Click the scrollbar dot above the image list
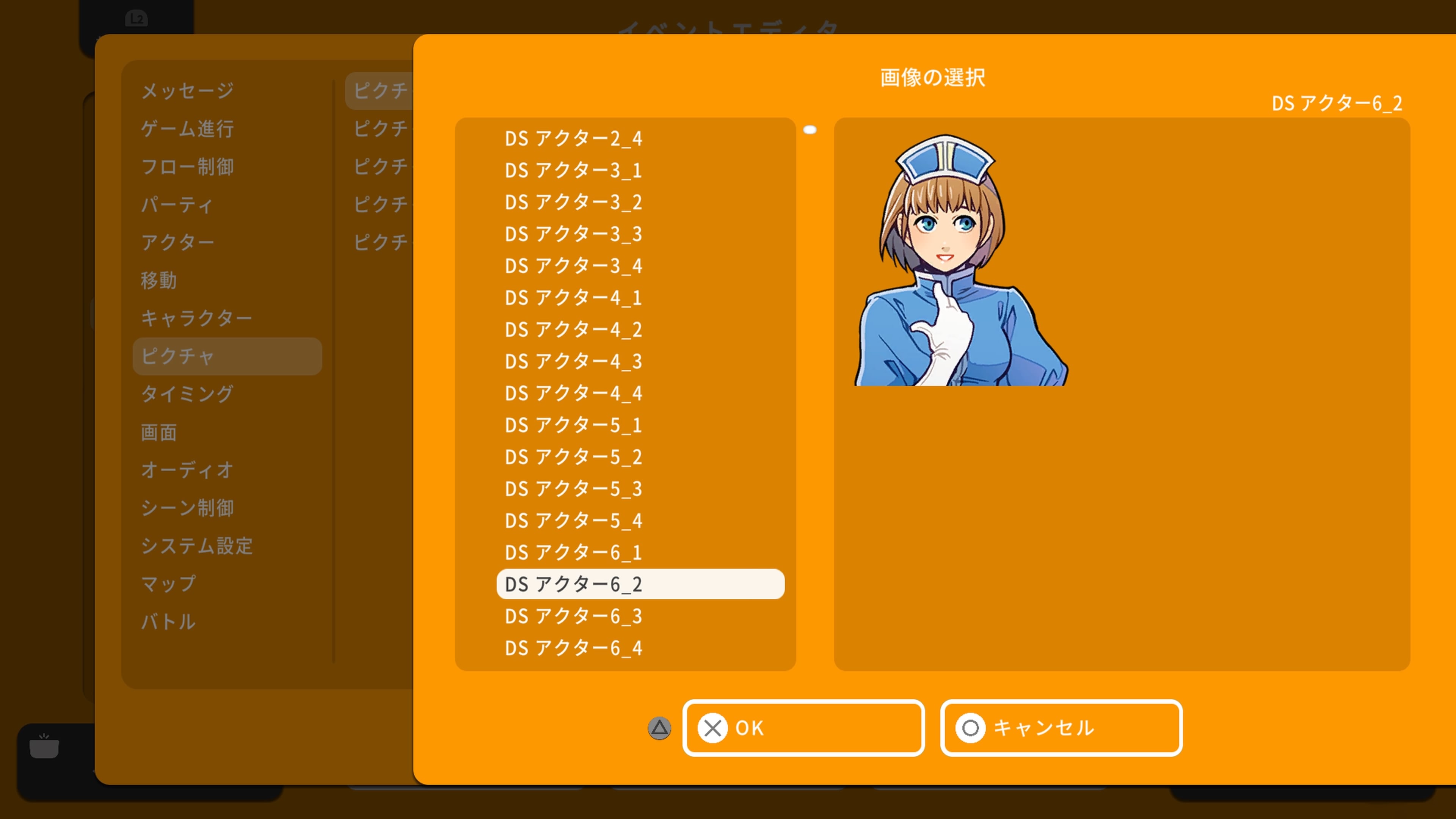Viewport: 1456px width, 819px height. 811,129
